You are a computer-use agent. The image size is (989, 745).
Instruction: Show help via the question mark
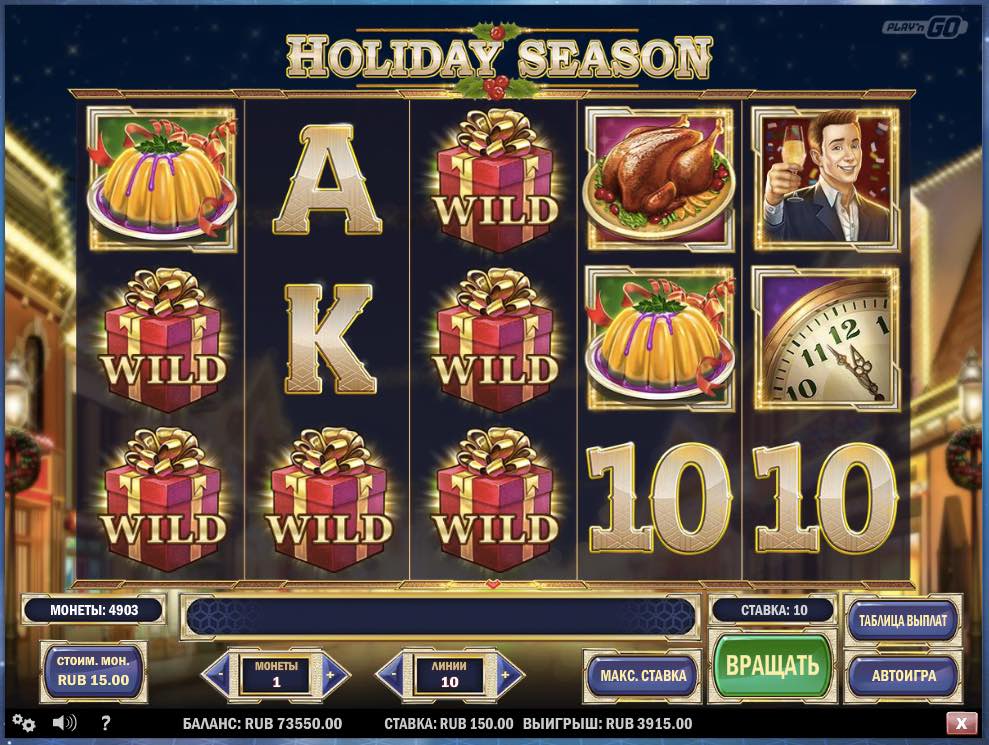(105, 723)
